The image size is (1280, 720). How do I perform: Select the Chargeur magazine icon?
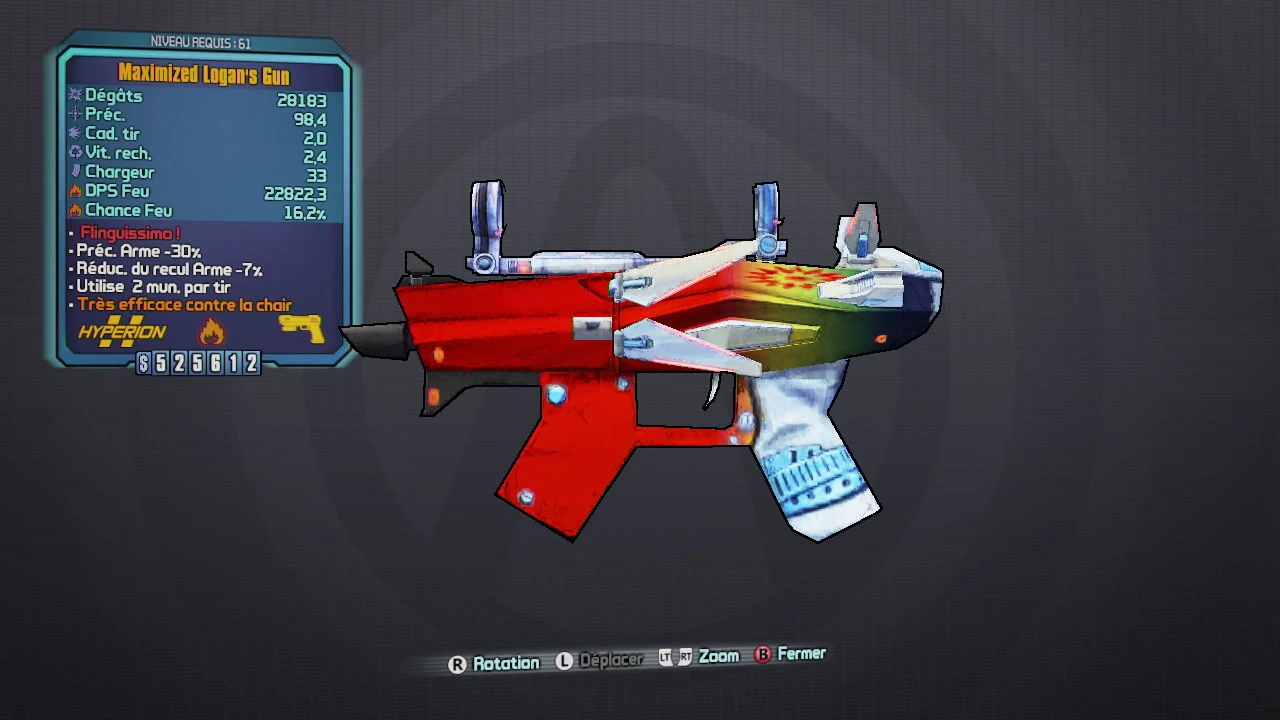pyautogui.click(x=75, y=171)
